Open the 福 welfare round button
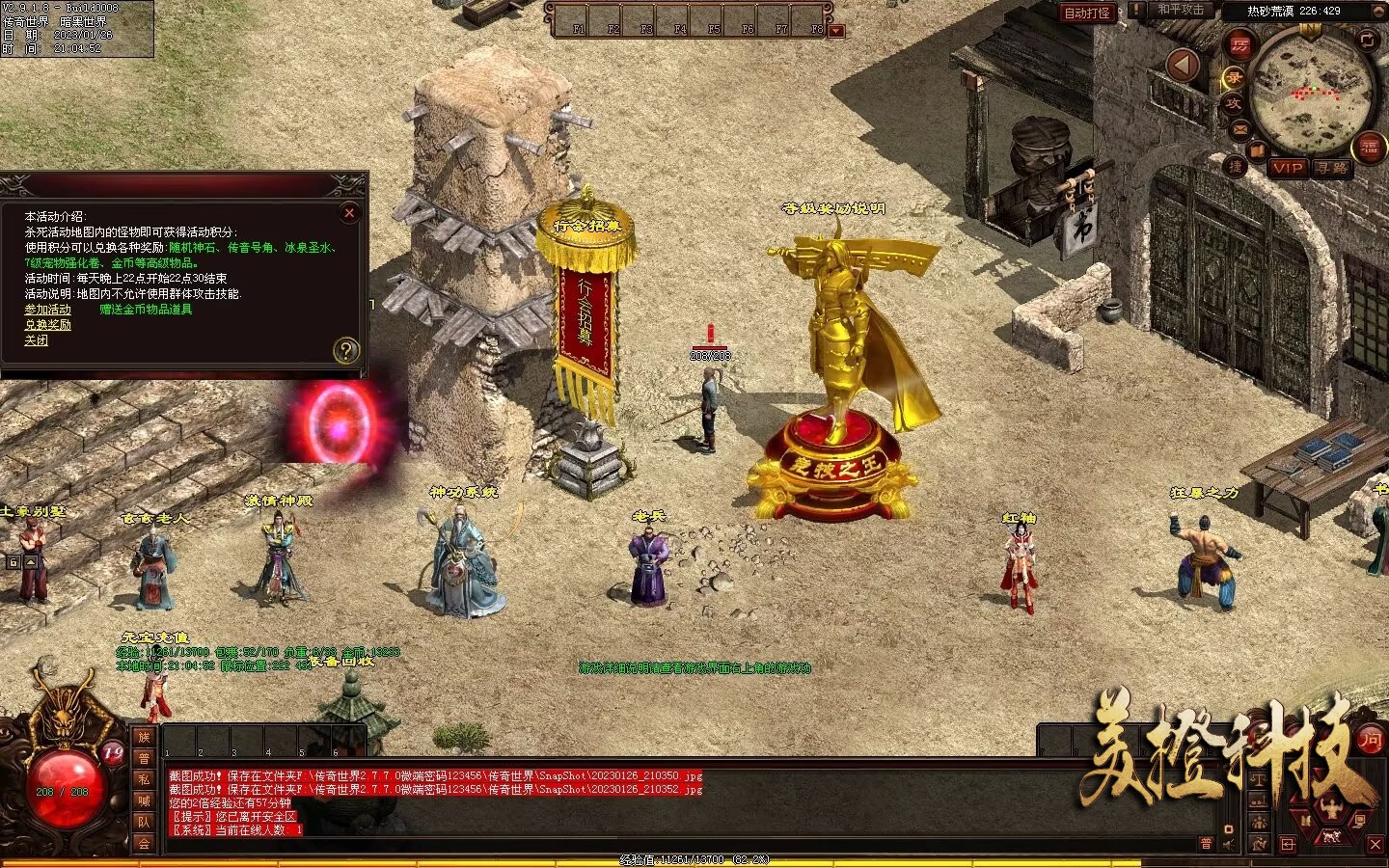 1370,147
